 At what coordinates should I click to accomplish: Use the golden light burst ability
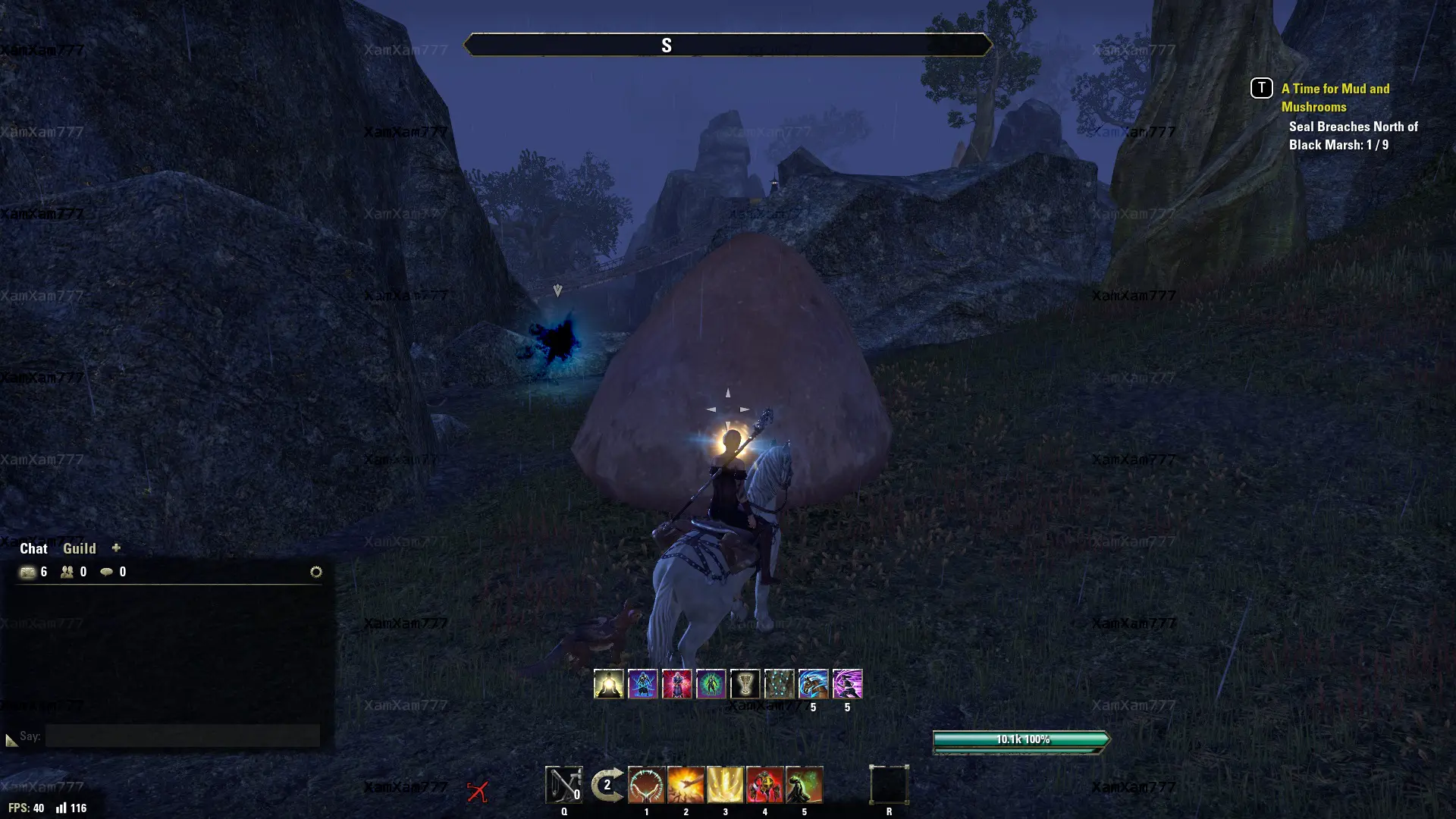[725, 785]
